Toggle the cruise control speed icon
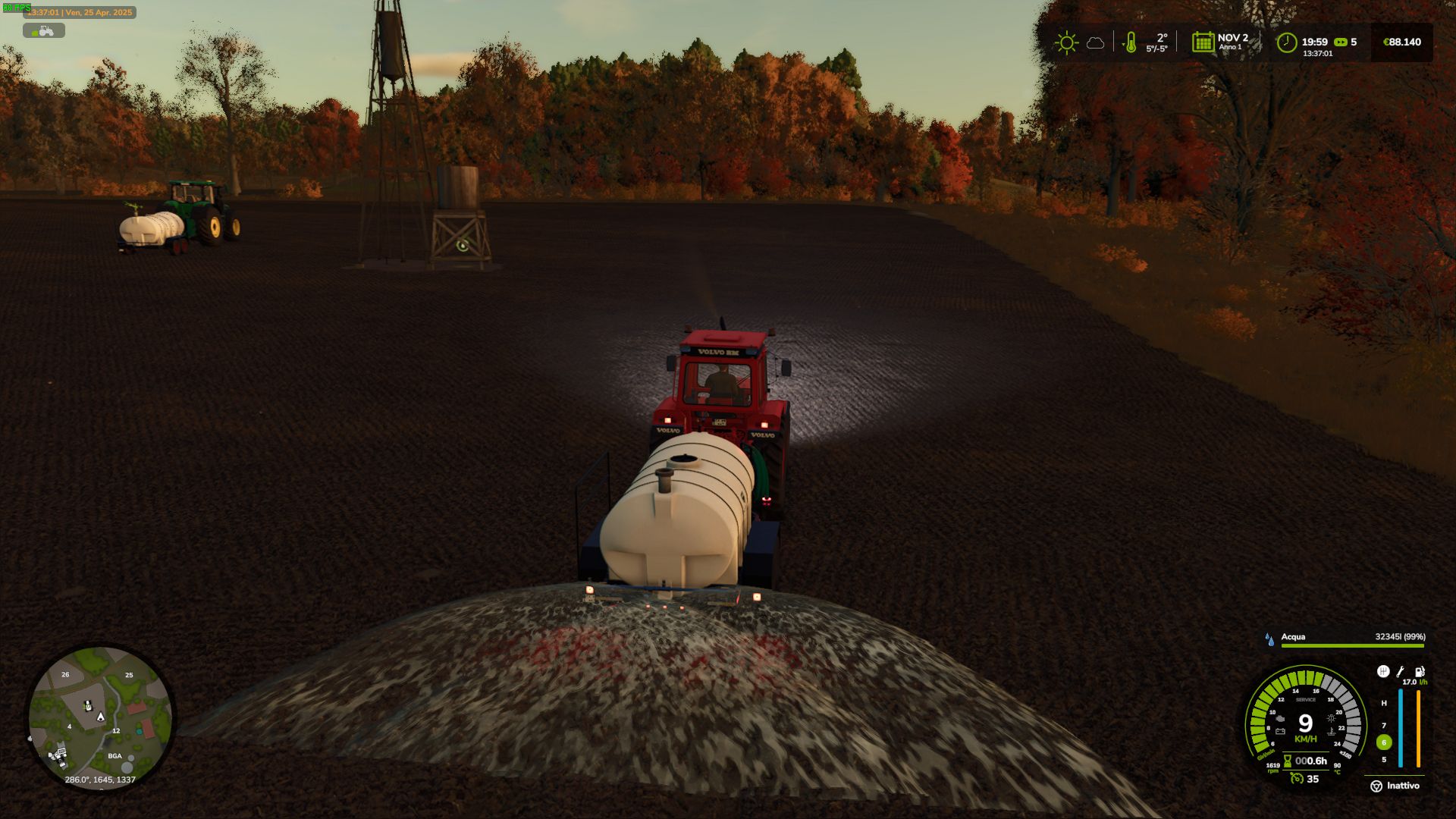 coord(1297,779)
